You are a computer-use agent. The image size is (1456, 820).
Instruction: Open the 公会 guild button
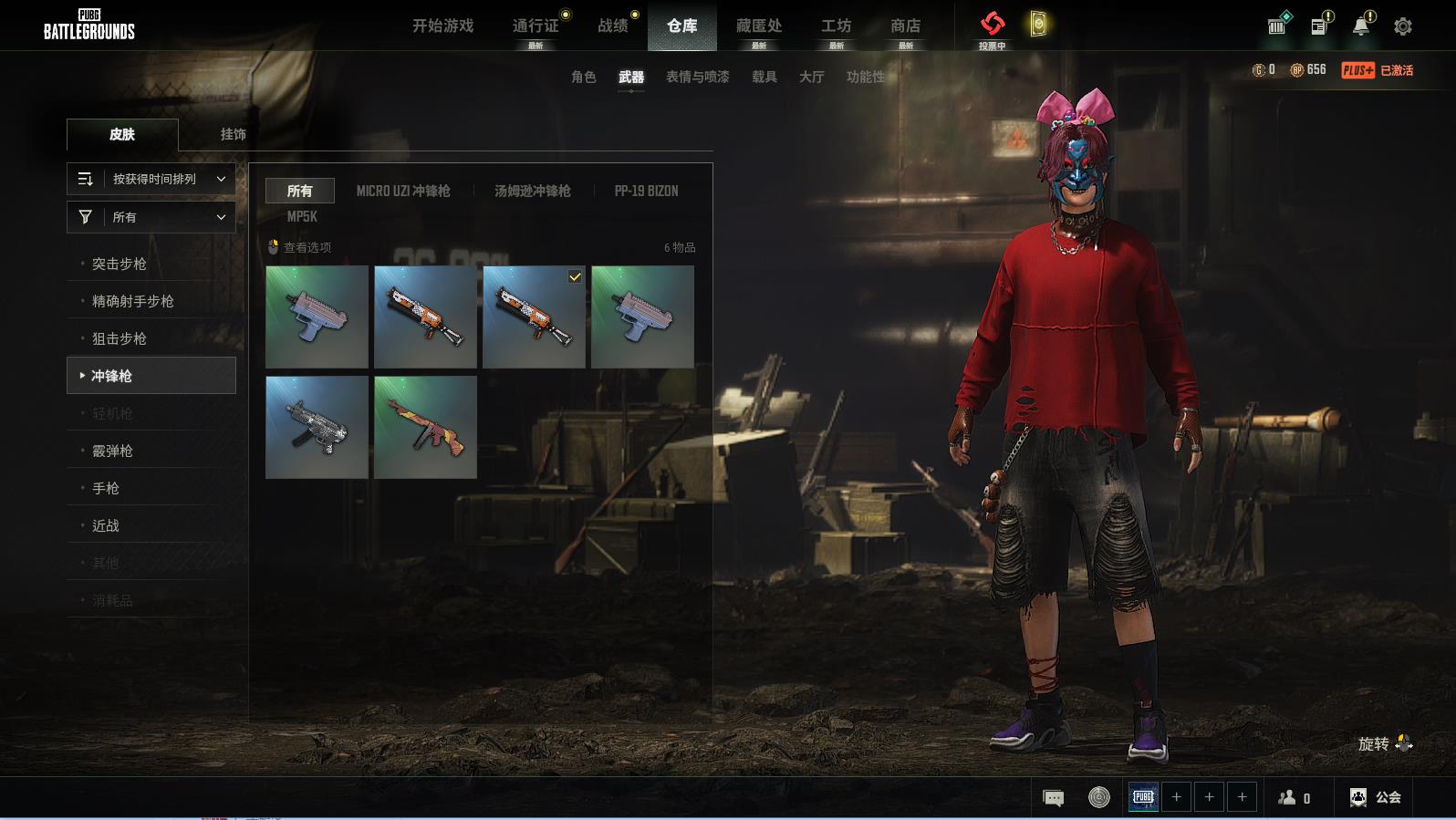coord(1376,797)
